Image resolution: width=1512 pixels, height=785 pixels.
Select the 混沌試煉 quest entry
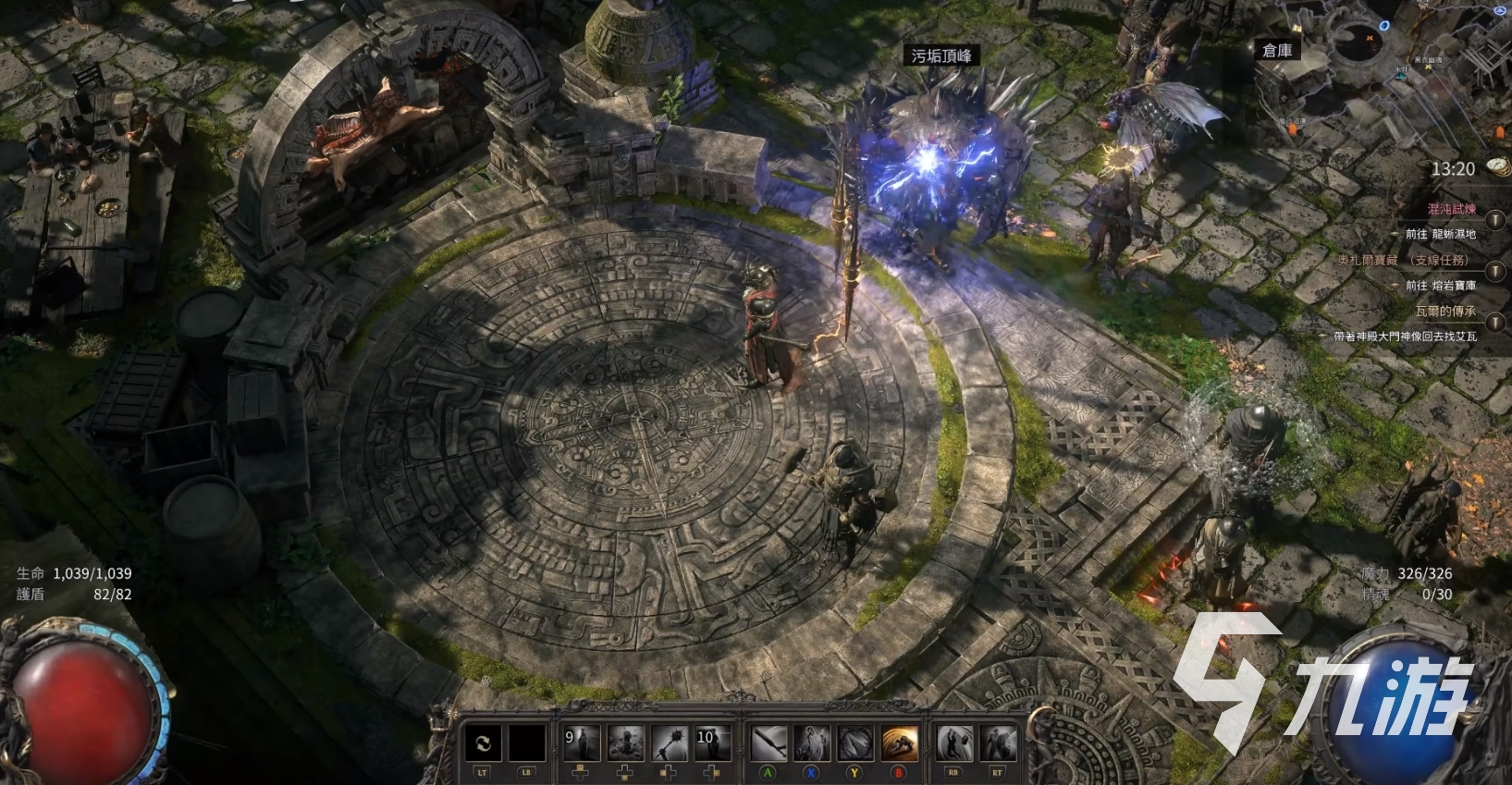tap(1451, 209)
